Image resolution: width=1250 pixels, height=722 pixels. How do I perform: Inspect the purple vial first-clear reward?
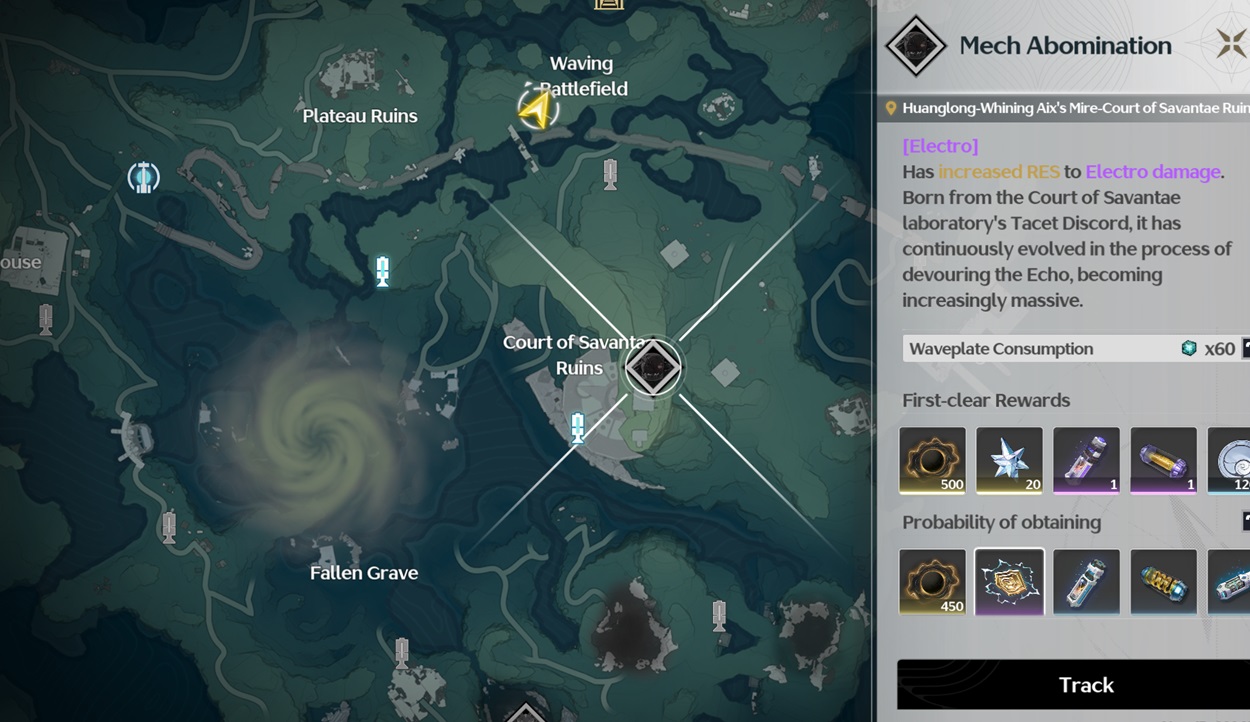[1086, 460]
